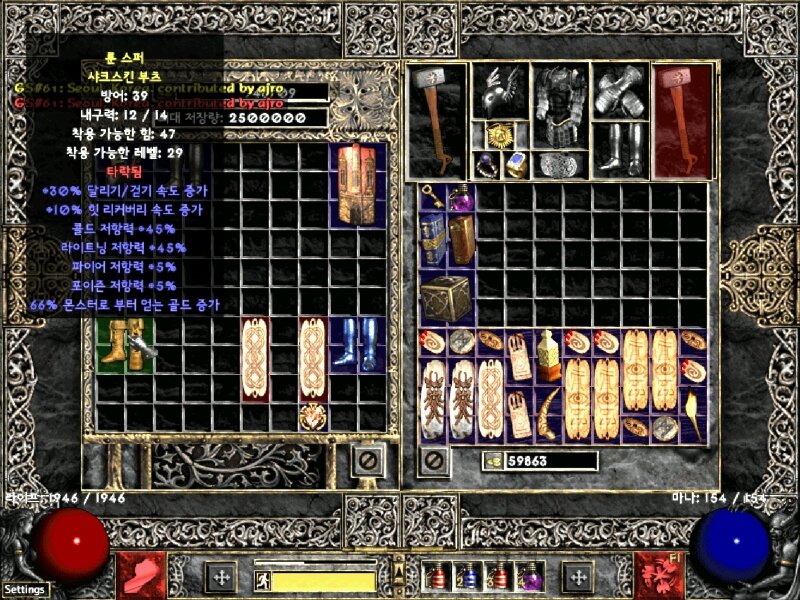Close the inventory panel

click(433, 461)
